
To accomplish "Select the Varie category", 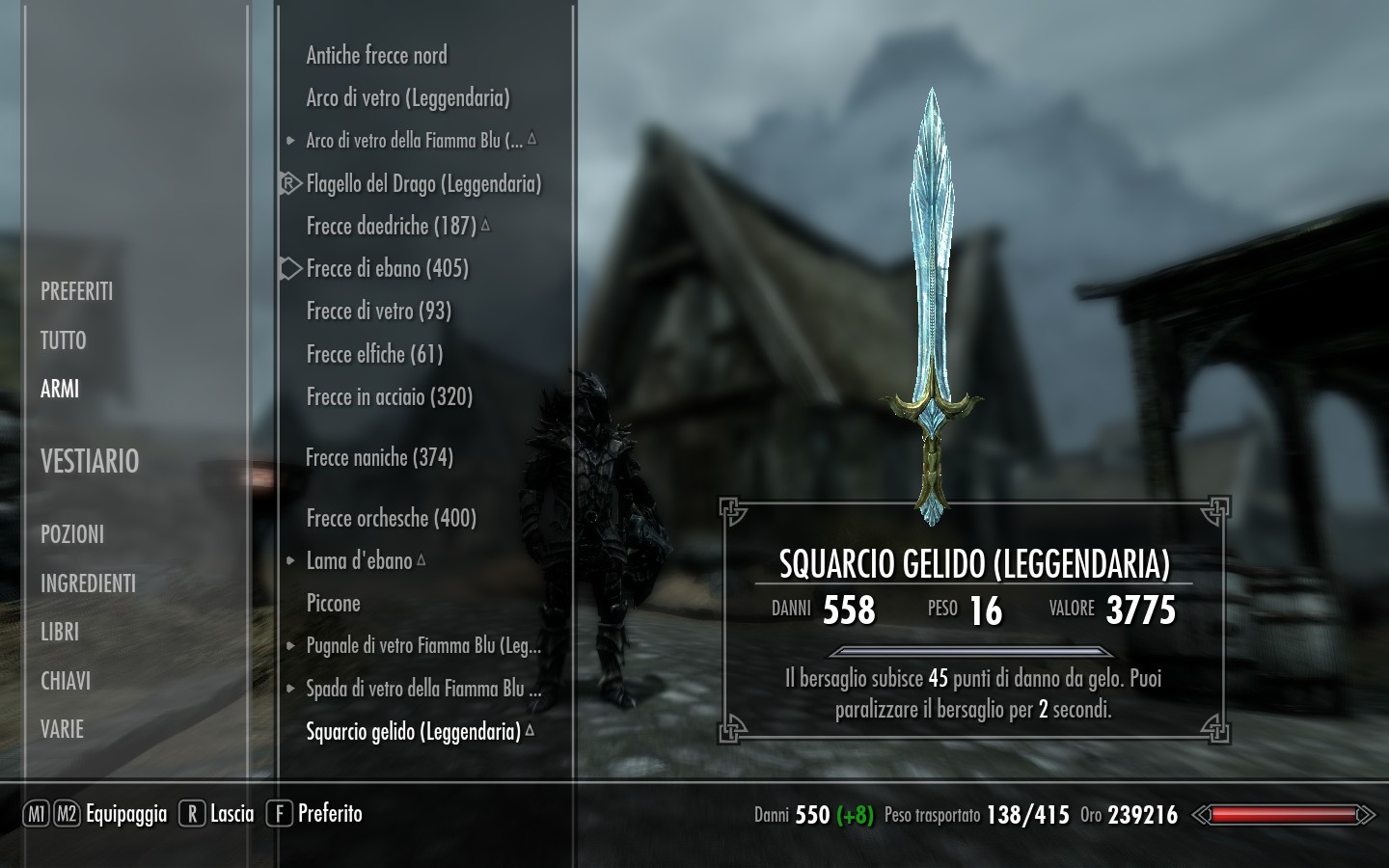I will coord(63,729).
